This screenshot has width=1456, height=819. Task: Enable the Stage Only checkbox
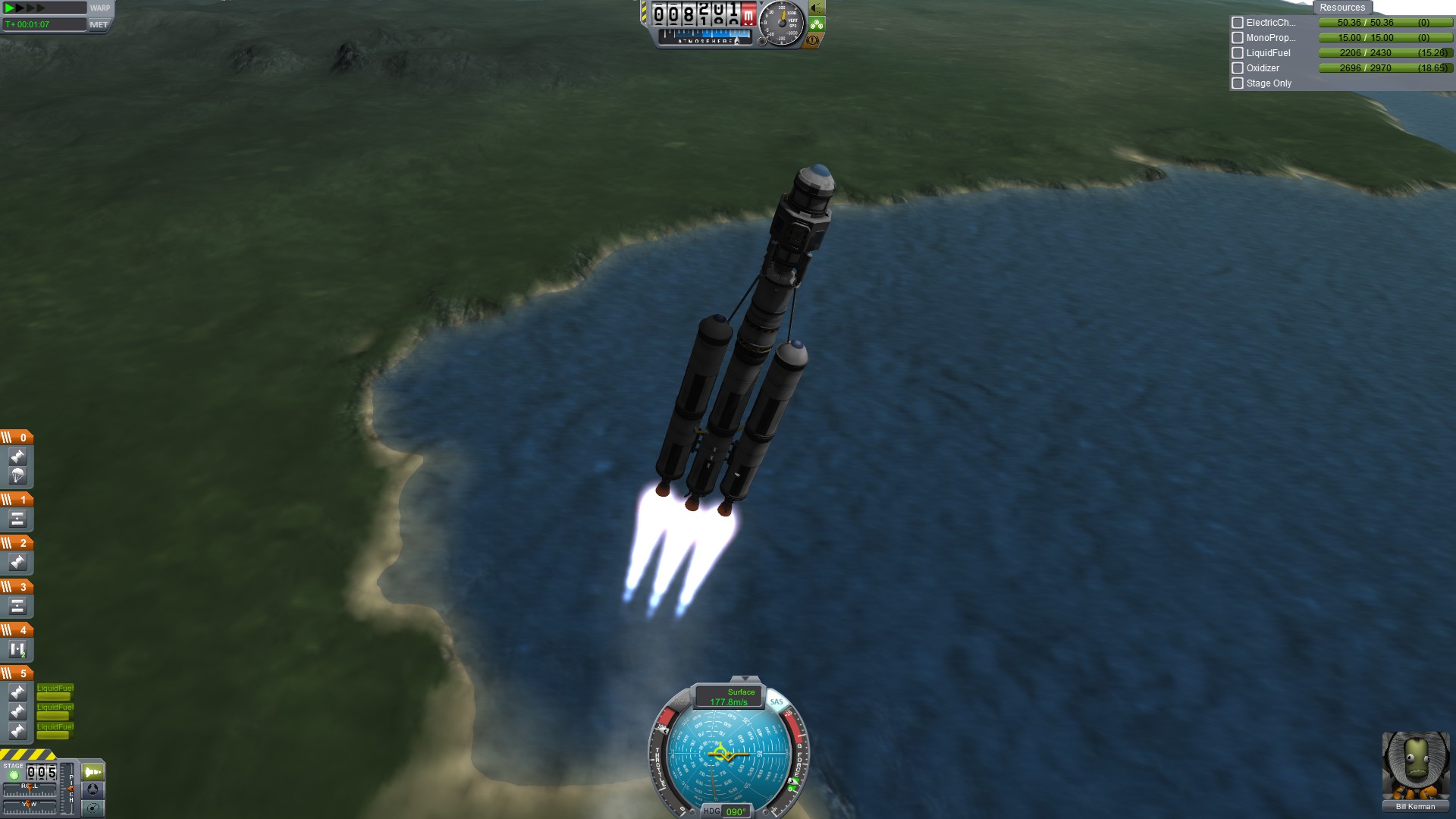(1238, 83)
